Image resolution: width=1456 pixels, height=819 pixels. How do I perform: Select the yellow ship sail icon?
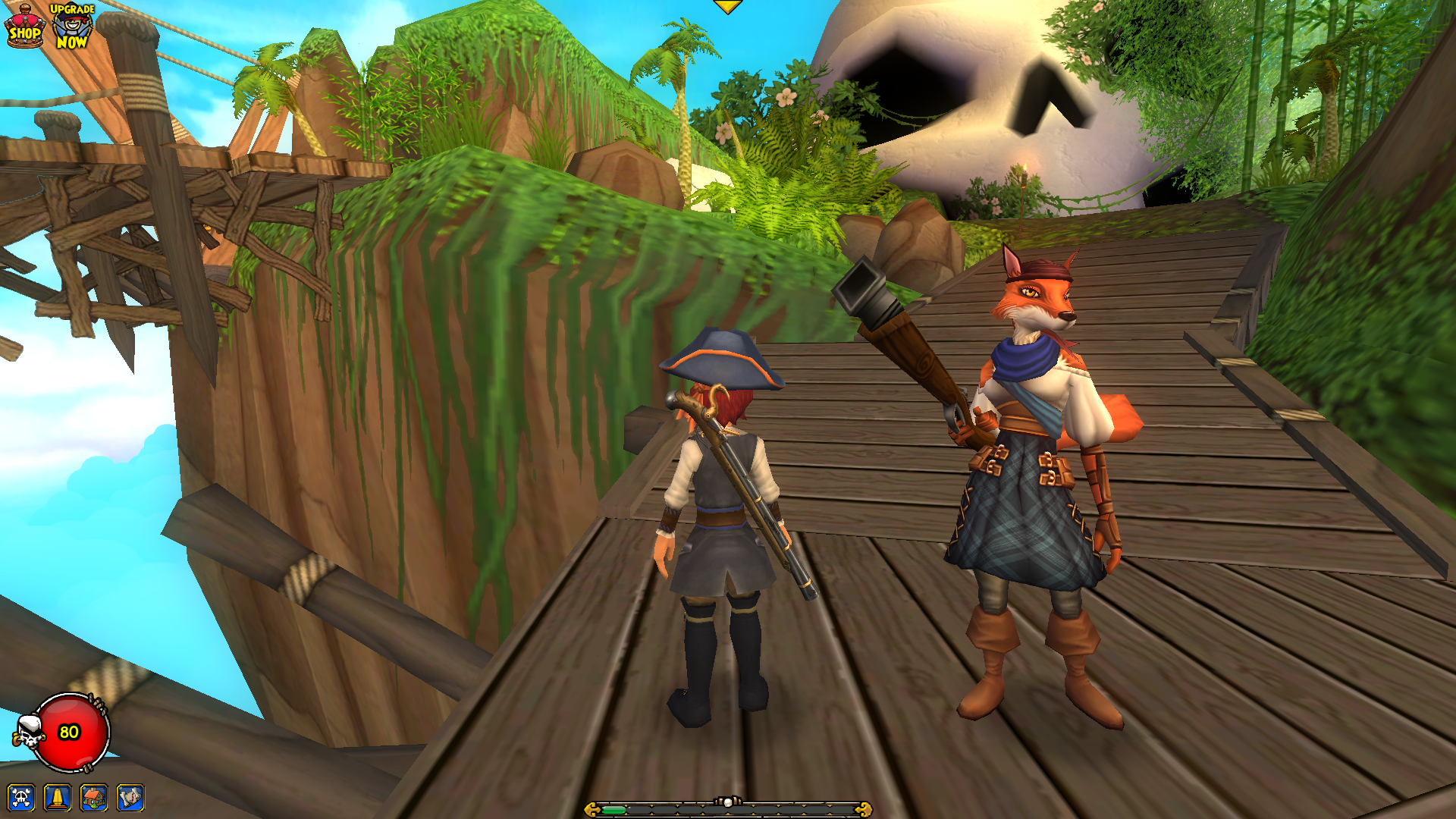(58, 797)
